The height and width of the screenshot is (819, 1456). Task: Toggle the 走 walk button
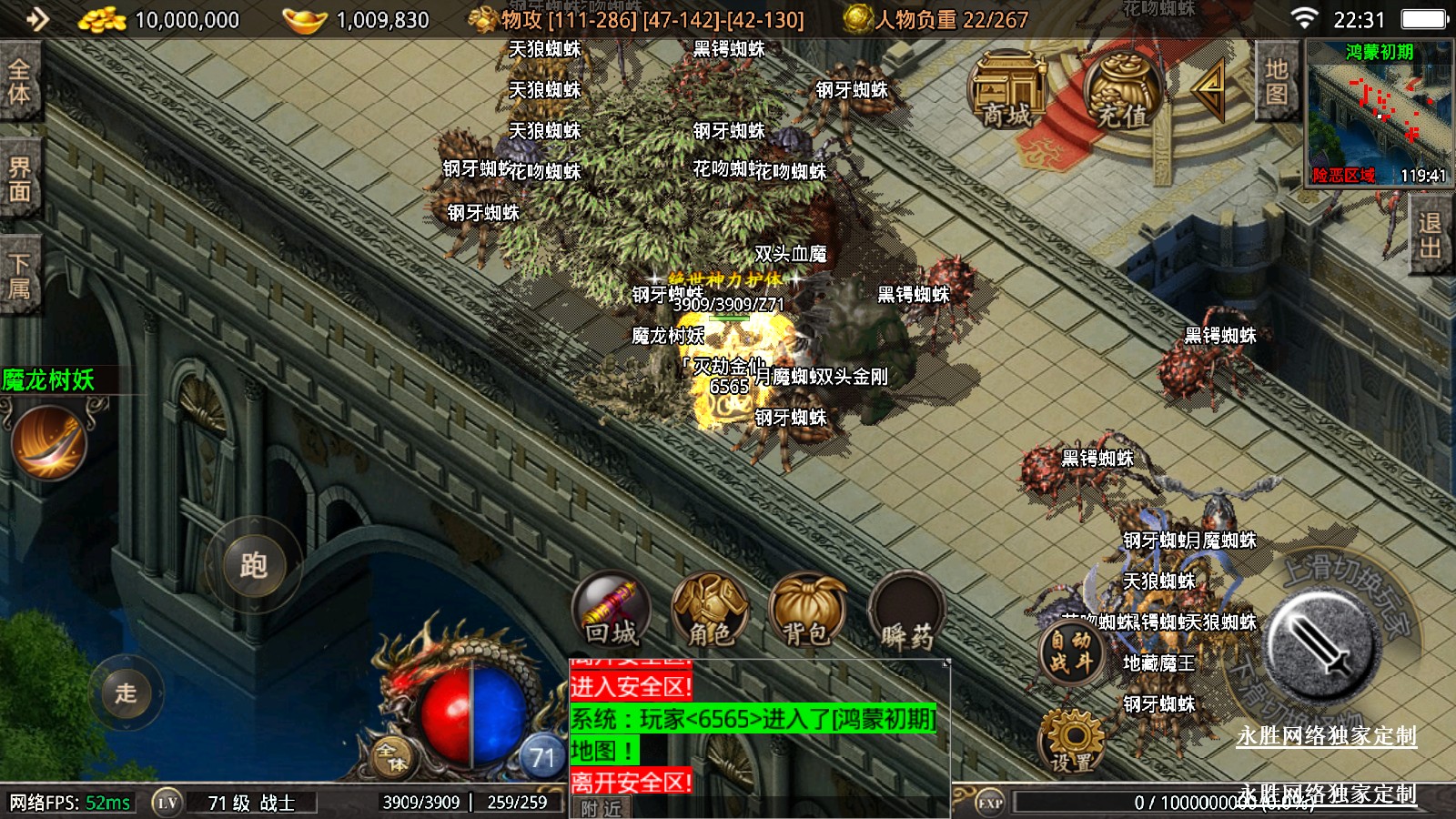pyautogui.click(x=126, y=693)
